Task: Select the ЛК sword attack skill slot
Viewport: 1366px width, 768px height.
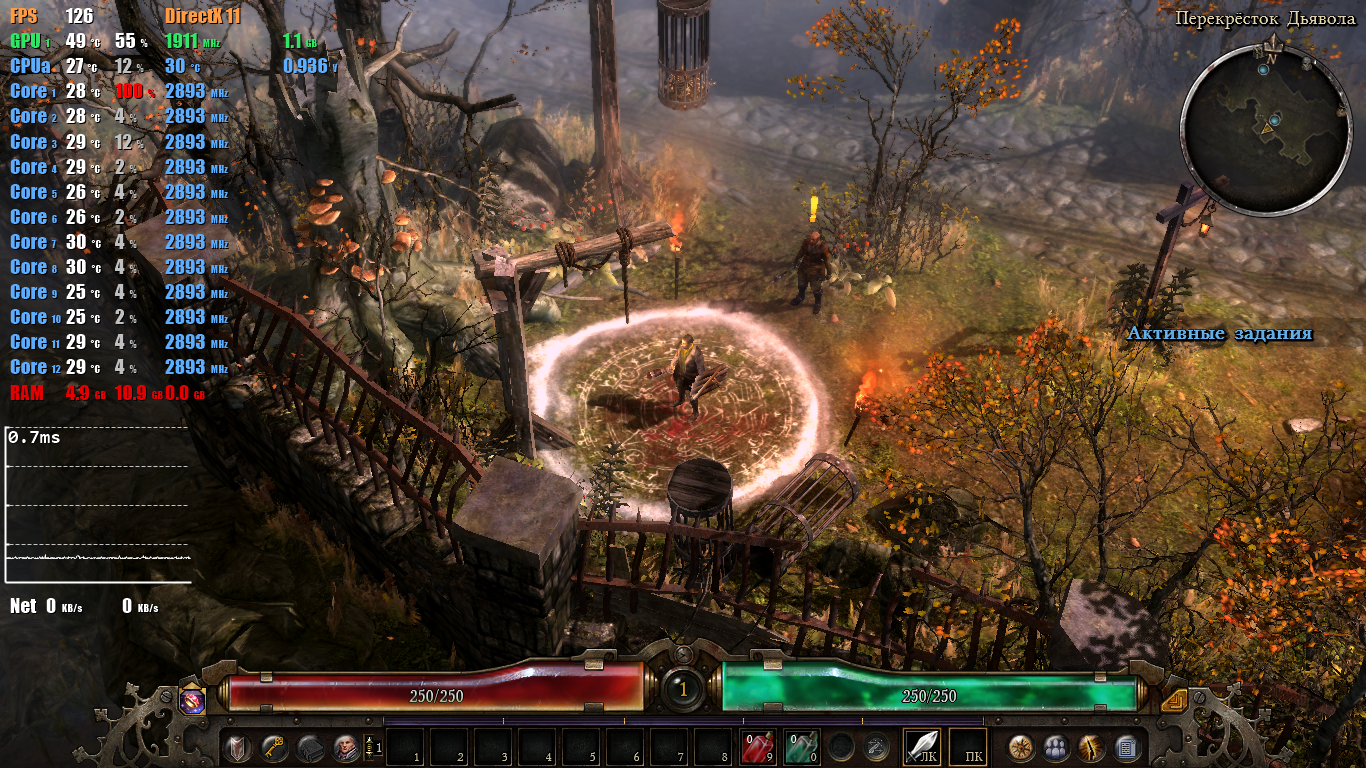Action: pyautogui.click(x=922, y=746)
